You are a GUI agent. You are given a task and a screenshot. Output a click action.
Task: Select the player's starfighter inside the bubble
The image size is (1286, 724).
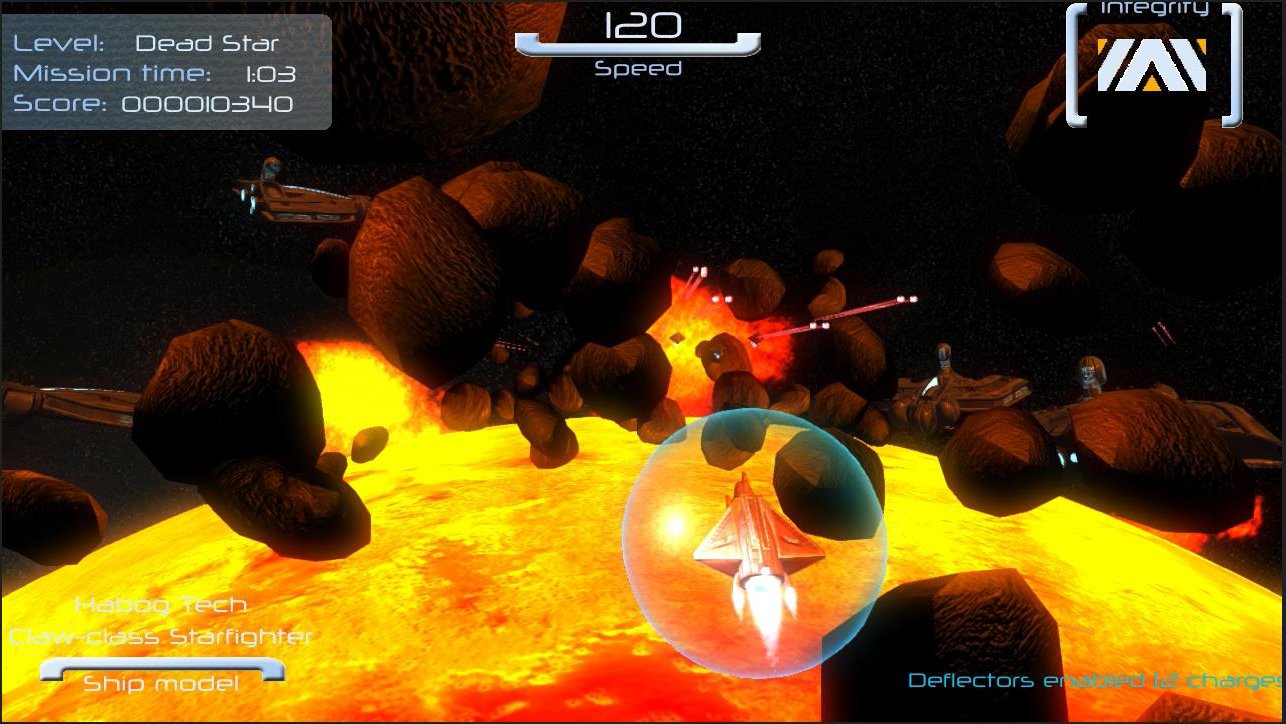tap(752, 540)
